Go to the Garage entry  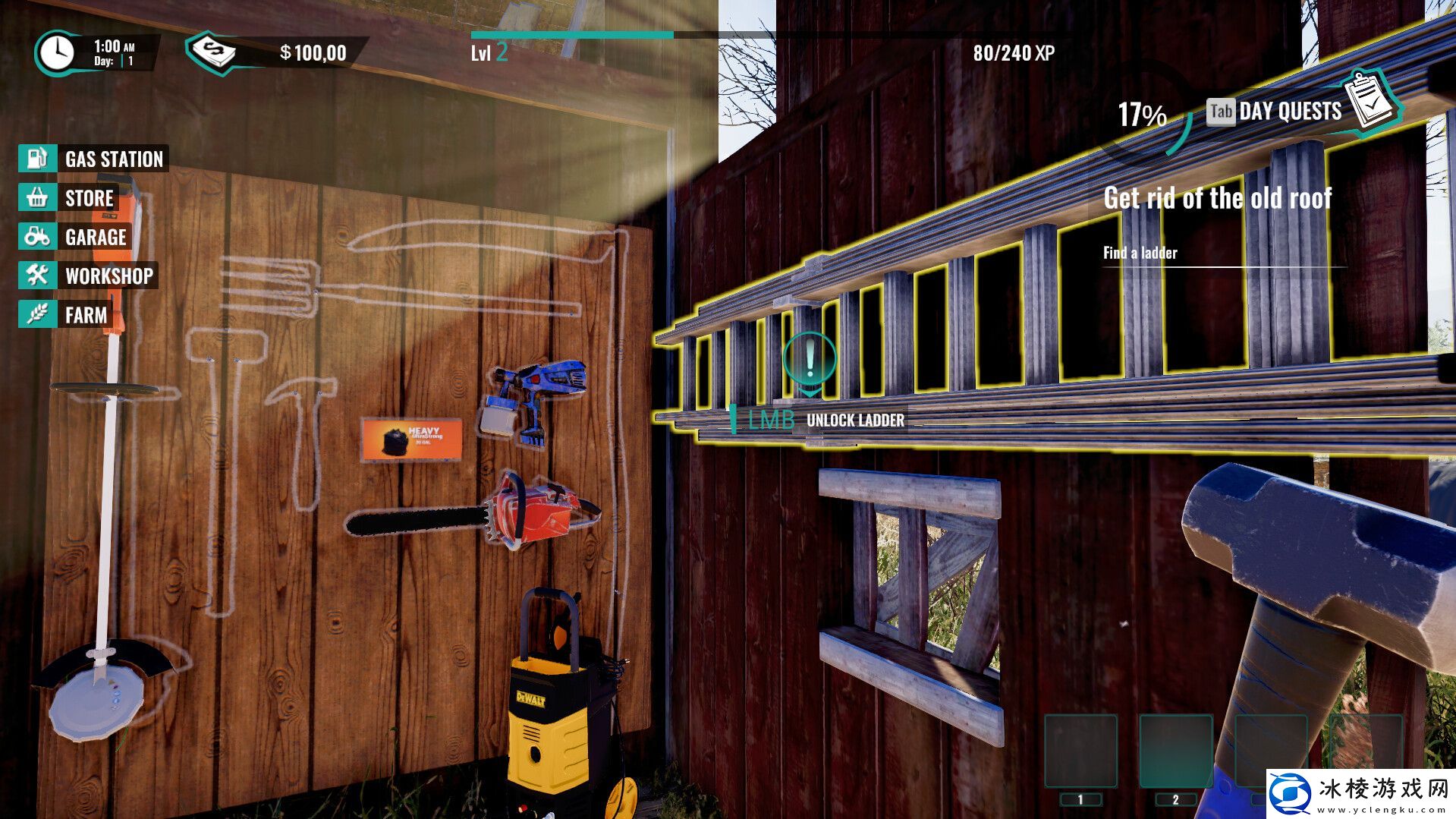(x=76, y=237)
